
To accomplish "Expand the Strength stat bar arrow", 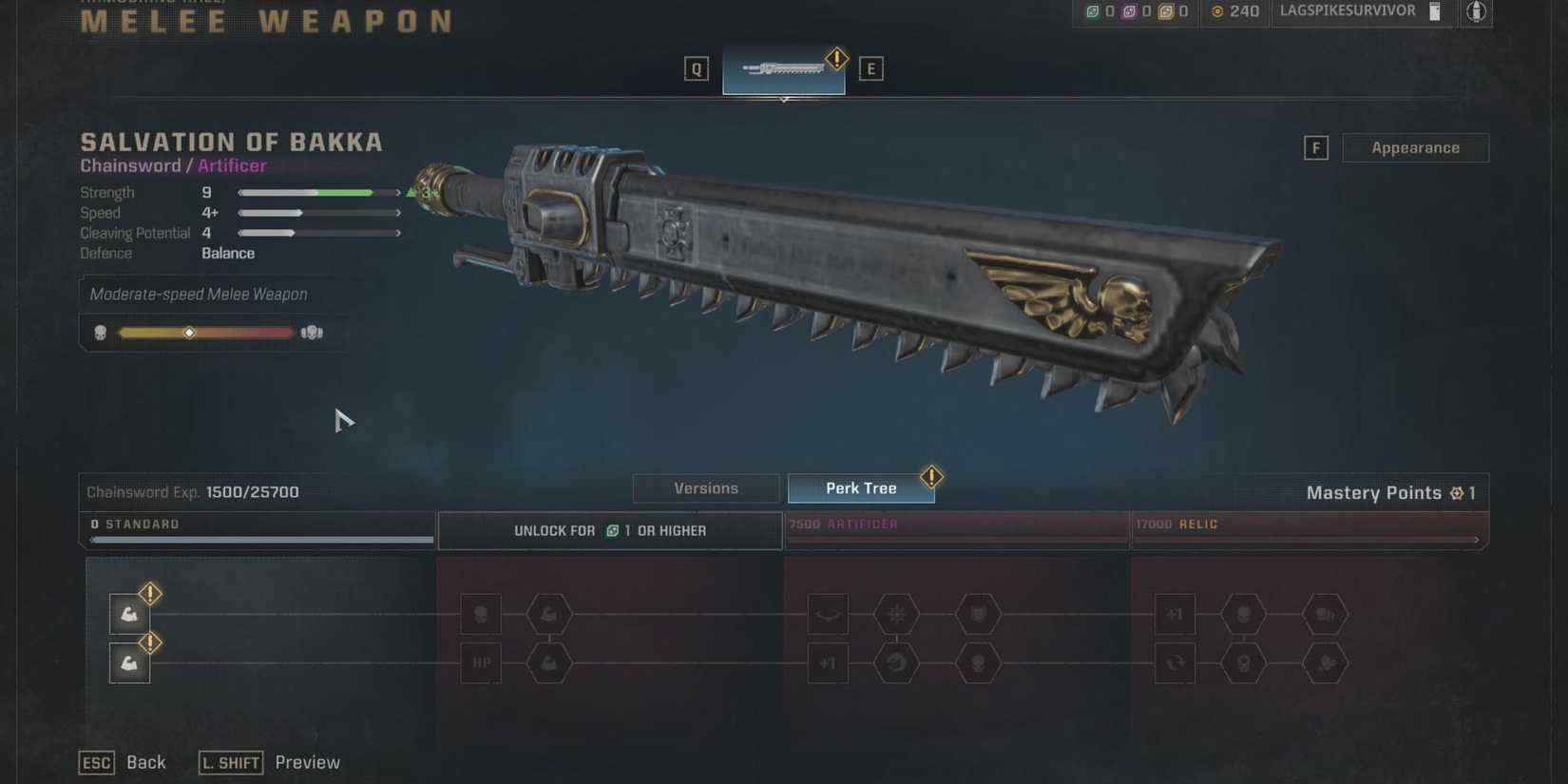I will point(398,192).
